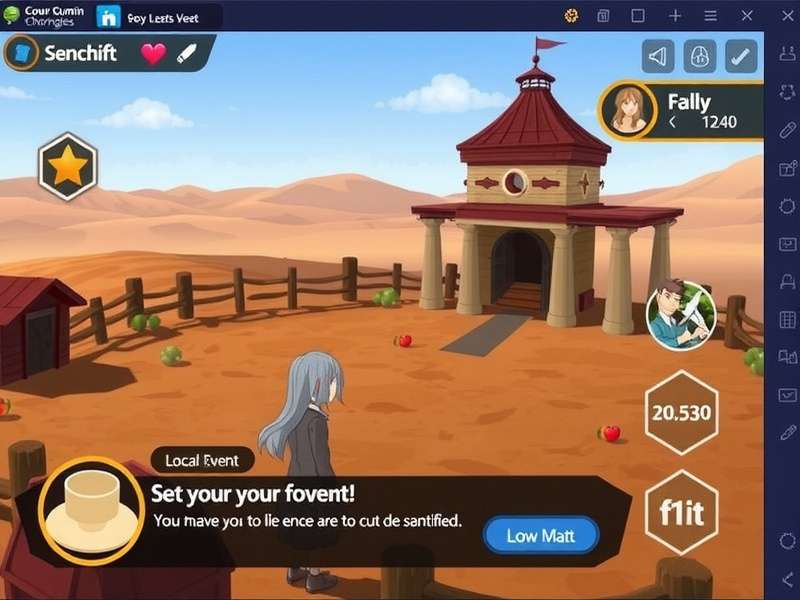Click the Low Matt button
800x600 pixels.
pos(540,536)
